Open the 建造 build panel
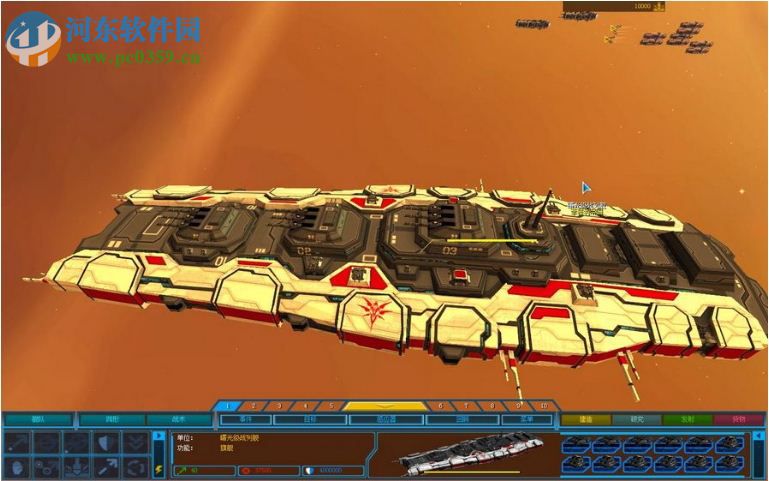Image resolution: width=769 pixels, height=481 pixels. (x=585, y=420)
